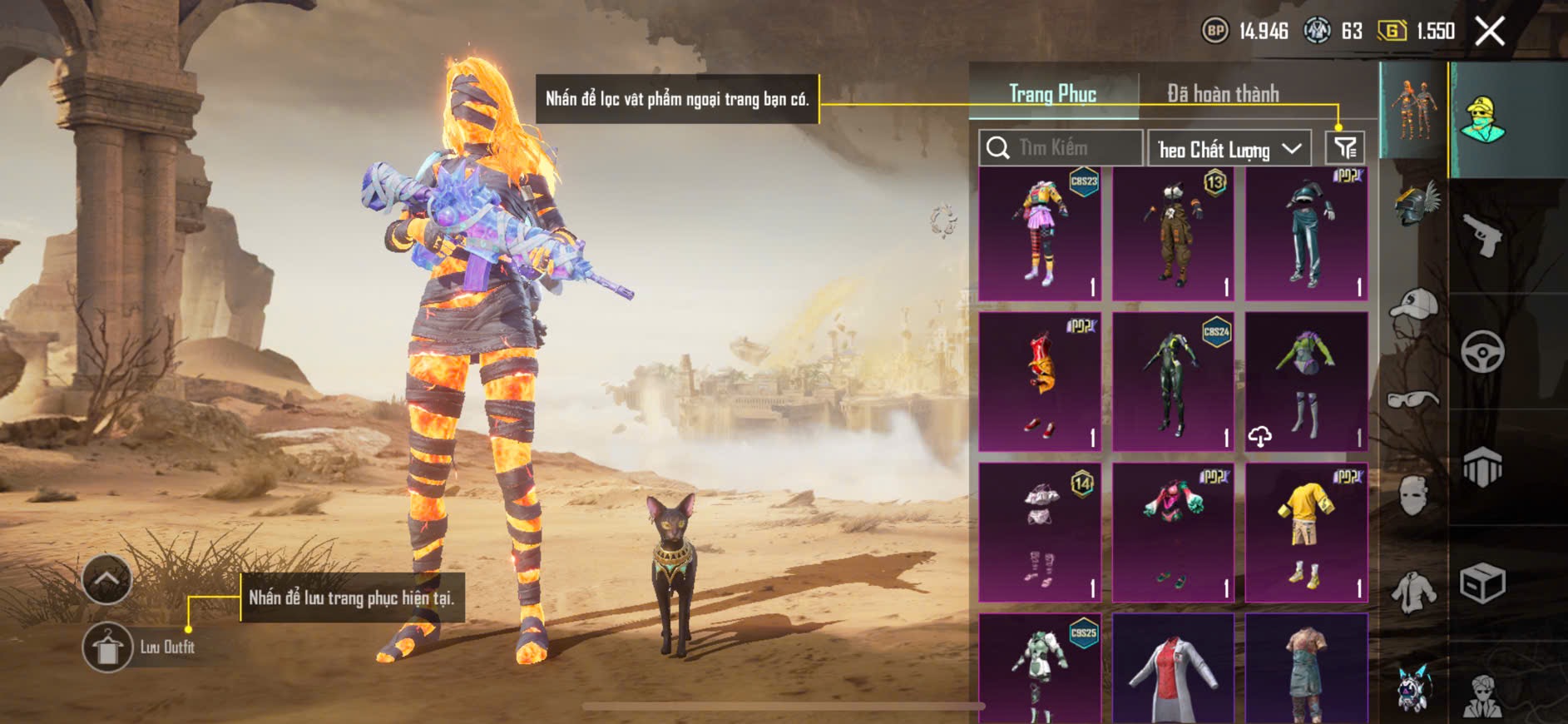Open the supply crate box category
Screen dimensions: 1568x724
click(x=1483, y=583)
